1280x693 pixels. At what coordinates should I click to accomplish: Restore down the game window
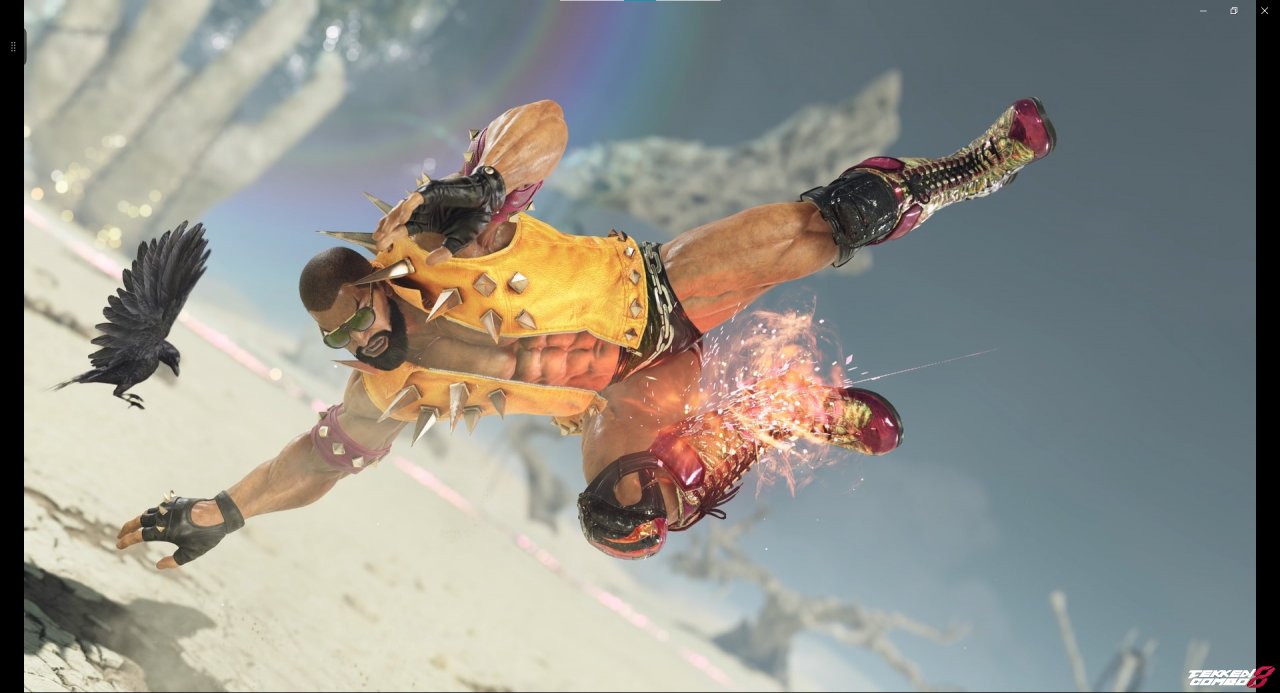pyautogui.click(x=1234, y=10)
